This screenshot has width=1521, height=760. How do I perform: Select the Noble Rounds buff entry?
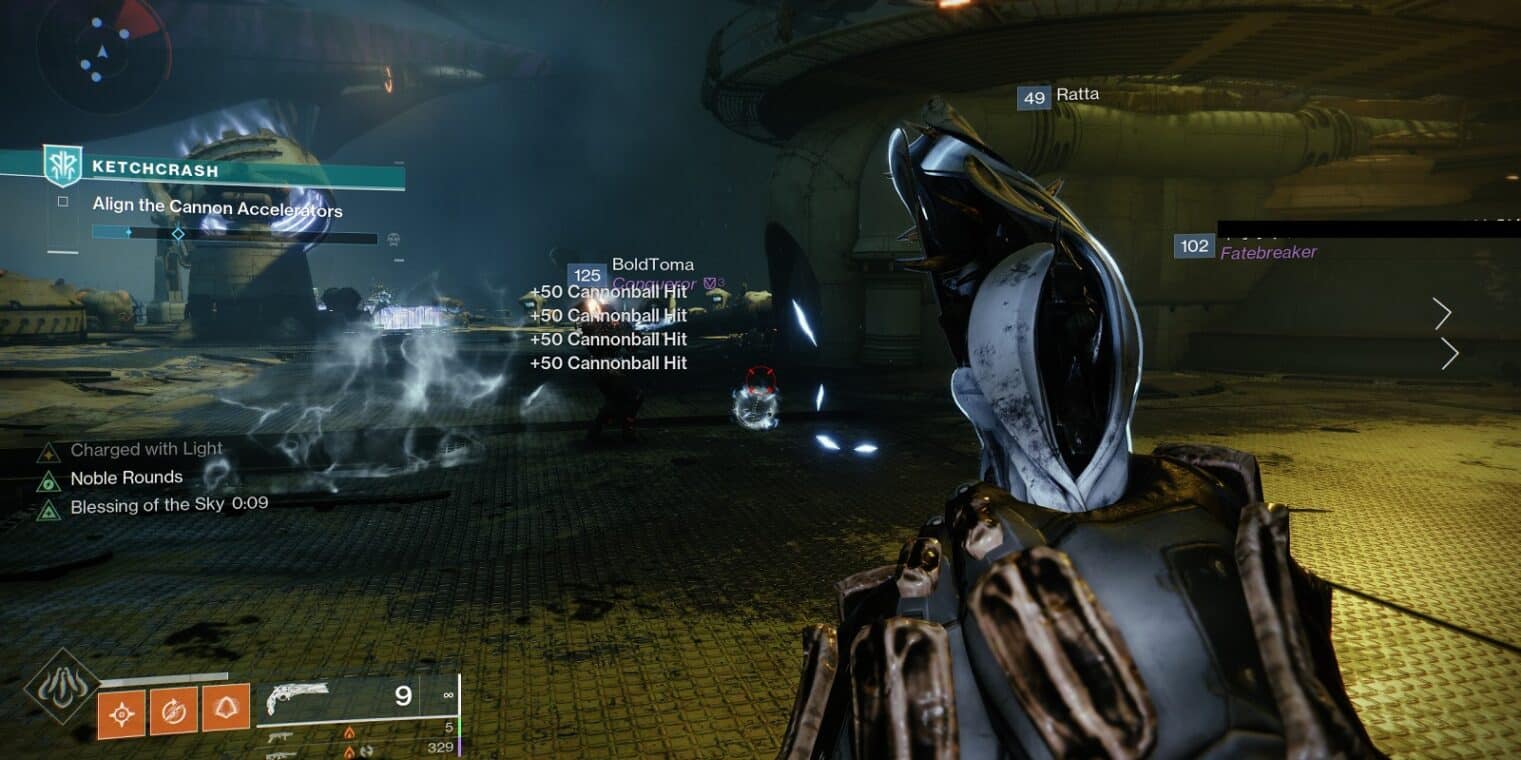[126, 478]
